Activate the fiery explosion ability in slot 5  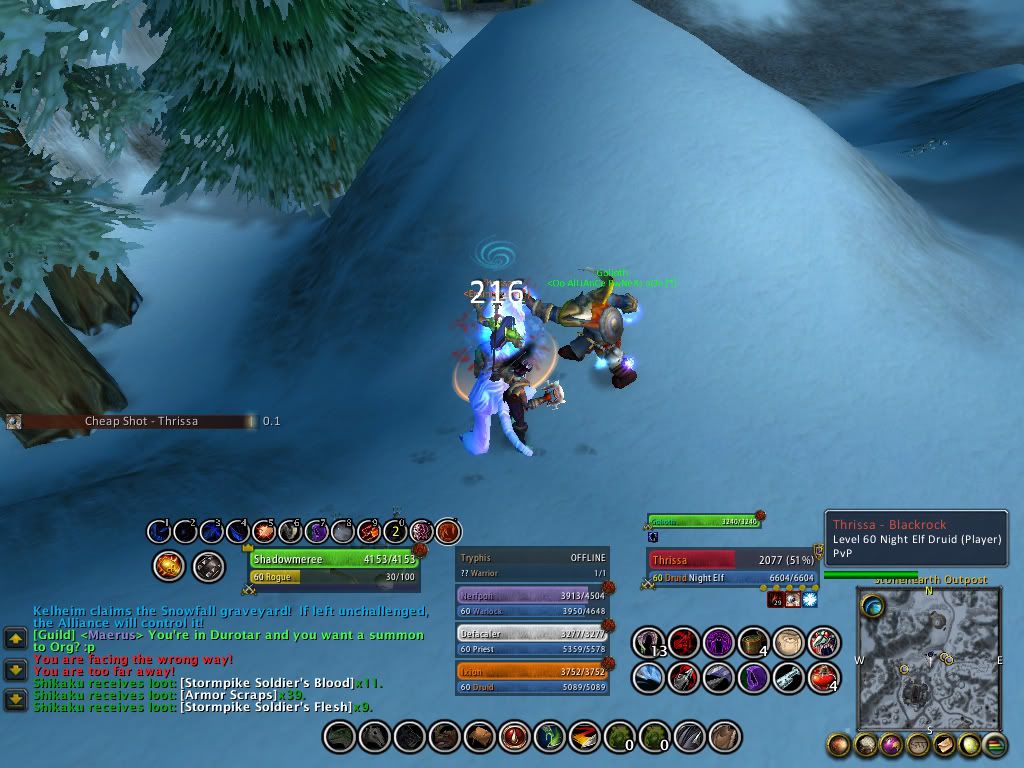264,531
